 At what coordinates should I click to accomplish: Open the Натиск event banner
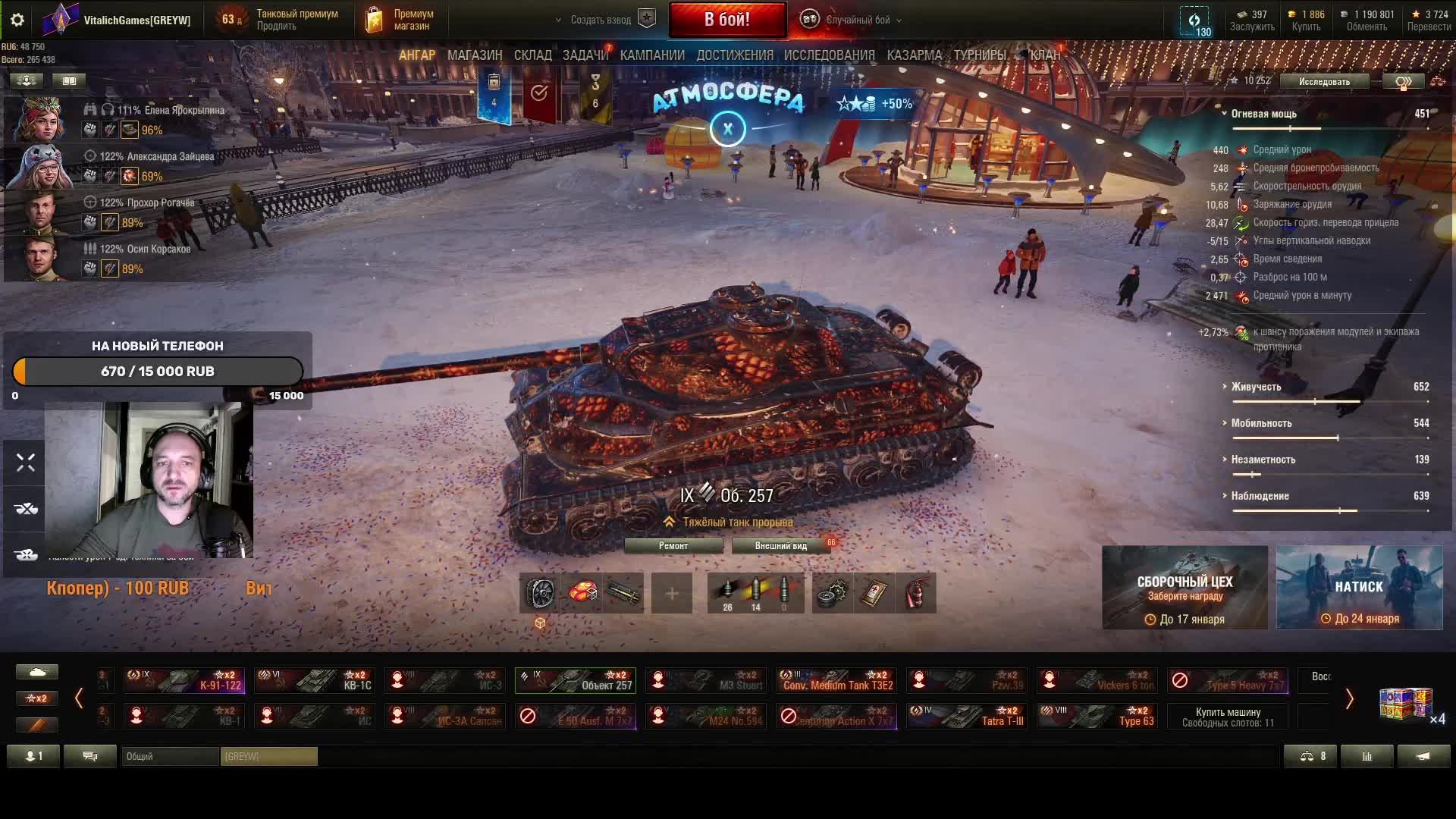click(1359, 588)
